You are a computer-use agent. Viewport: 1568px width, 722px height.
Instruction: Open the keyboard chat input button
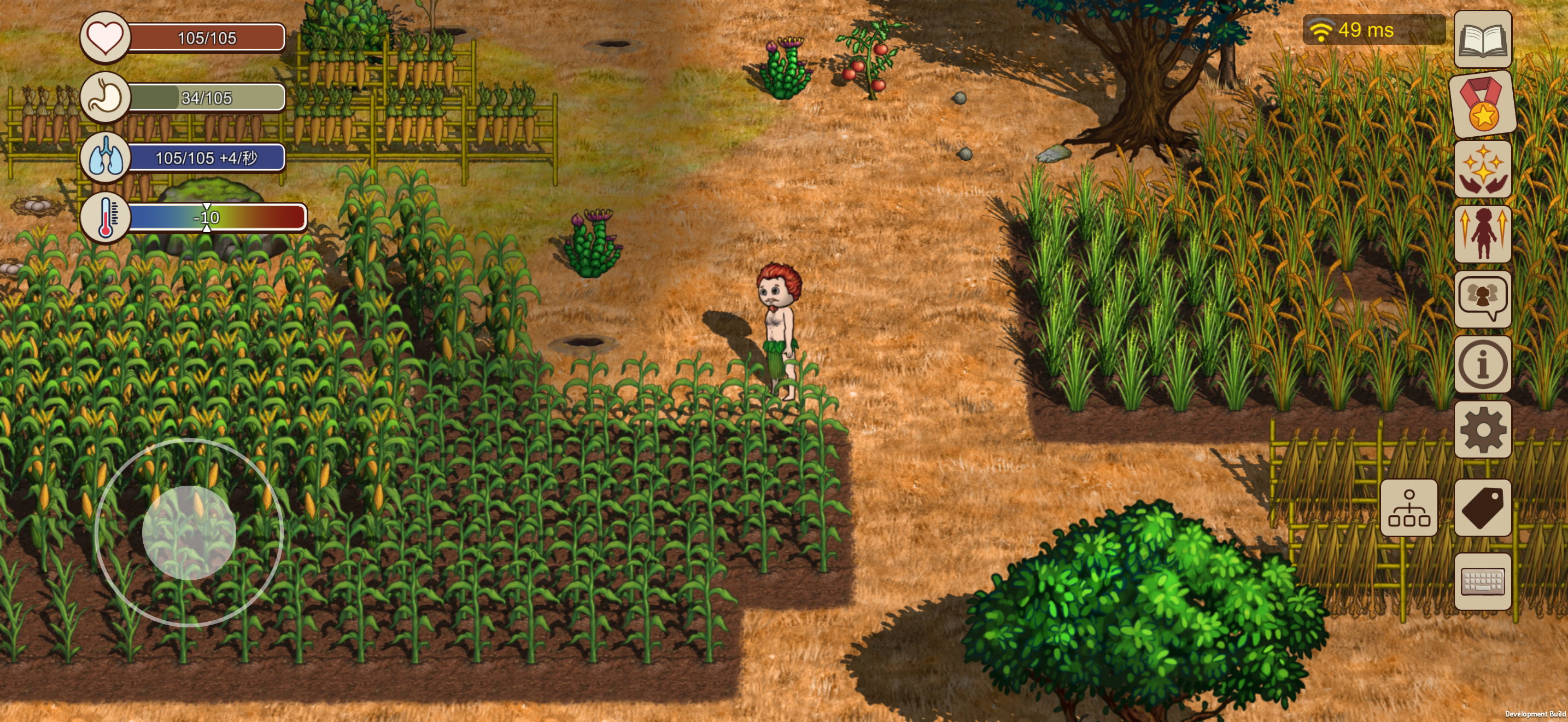tap(1482, 582)
